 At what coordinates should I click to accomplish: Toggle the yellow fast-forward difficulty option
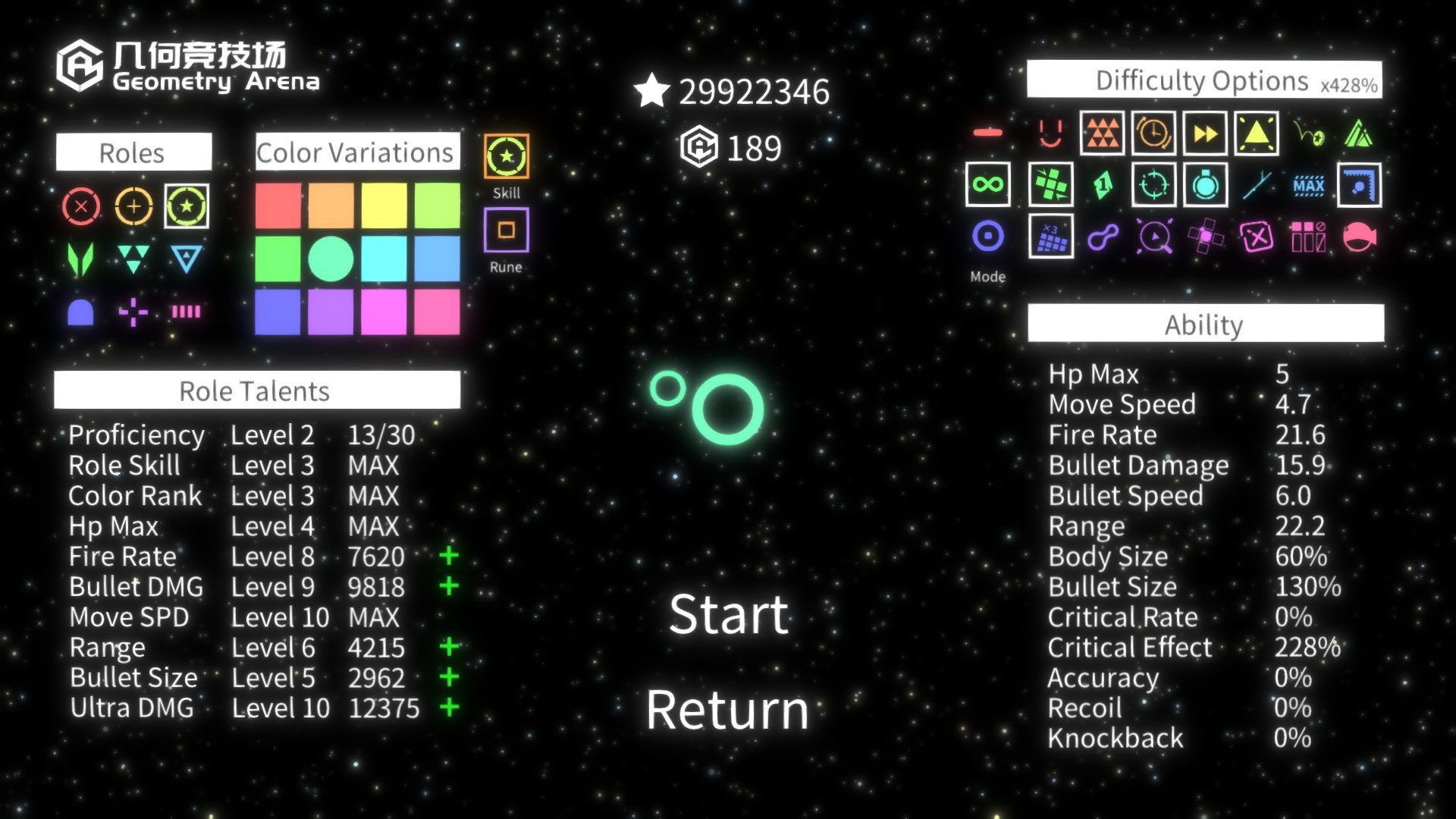(x=1203, y=134)
